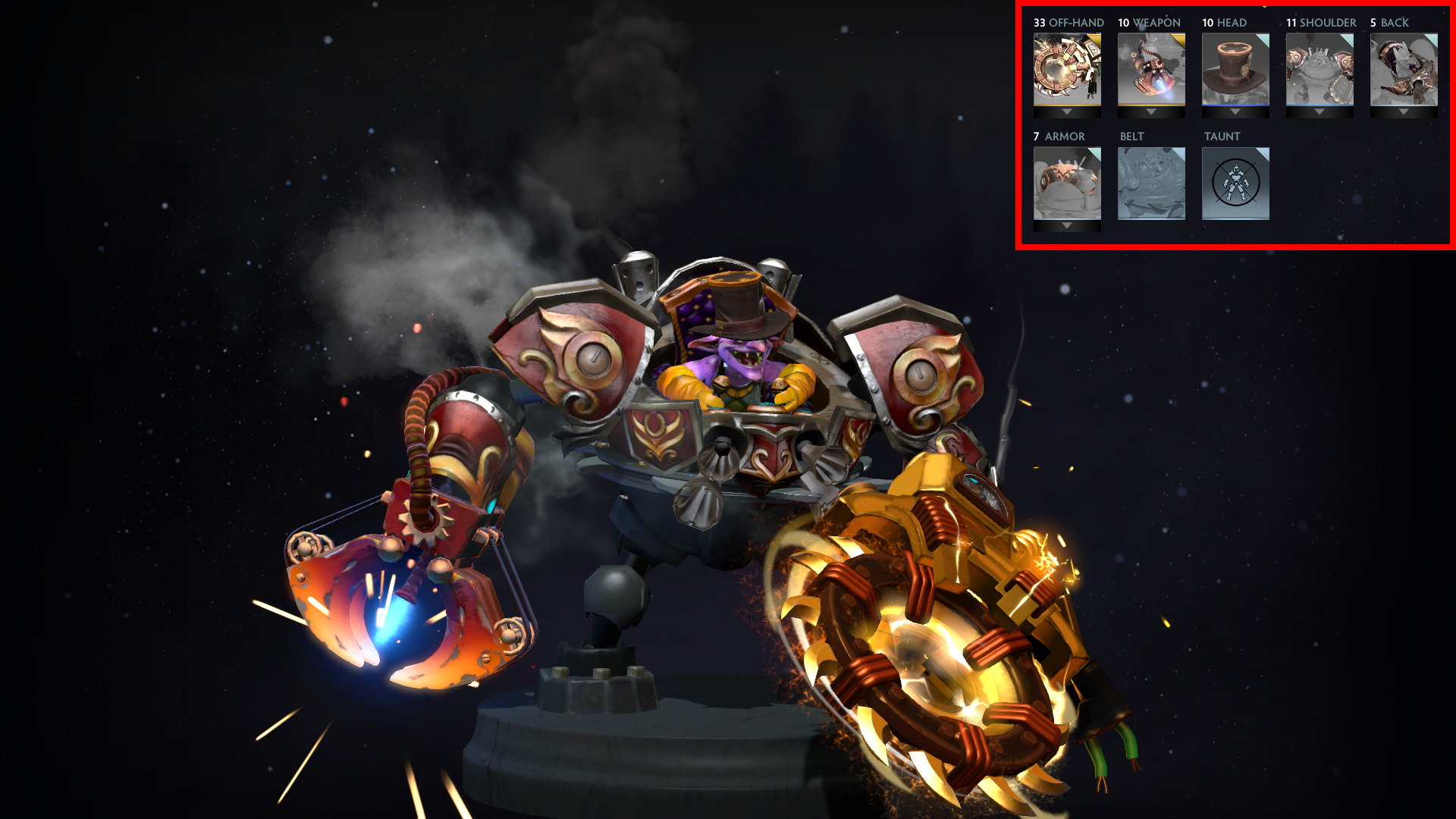Expand the dropdown arrow under Shoulder slot
The image size is (1456, 819).
tap(1319, 112)
